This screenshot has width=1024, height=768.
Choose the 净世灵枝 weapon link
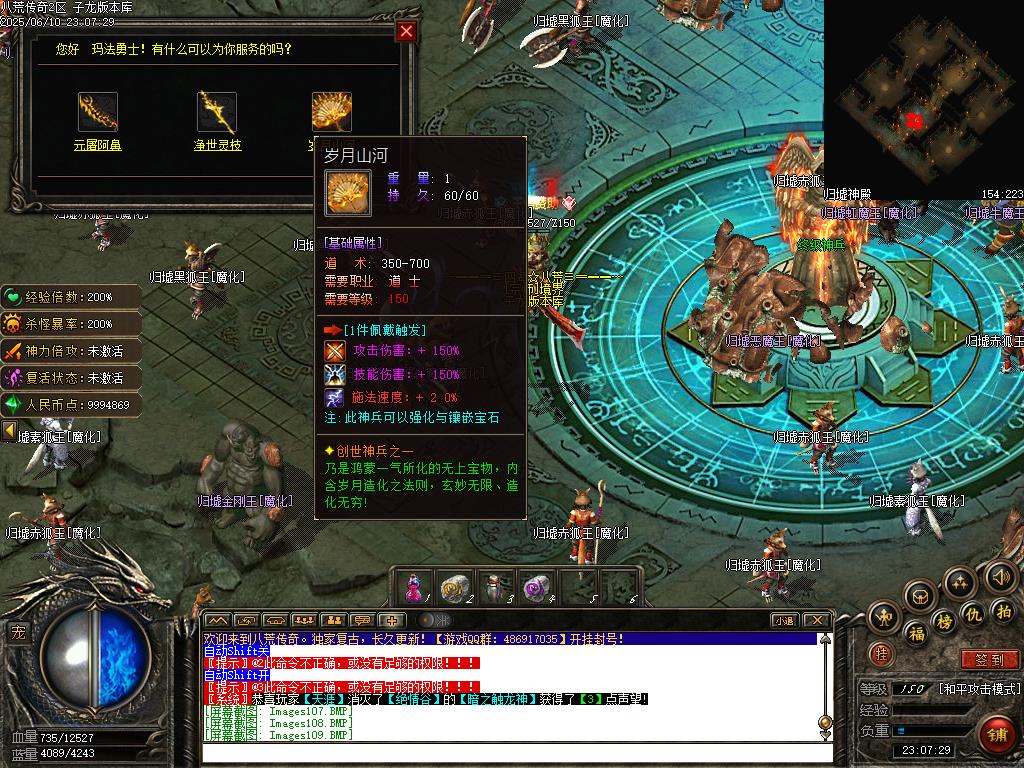[x=217, y=145]
